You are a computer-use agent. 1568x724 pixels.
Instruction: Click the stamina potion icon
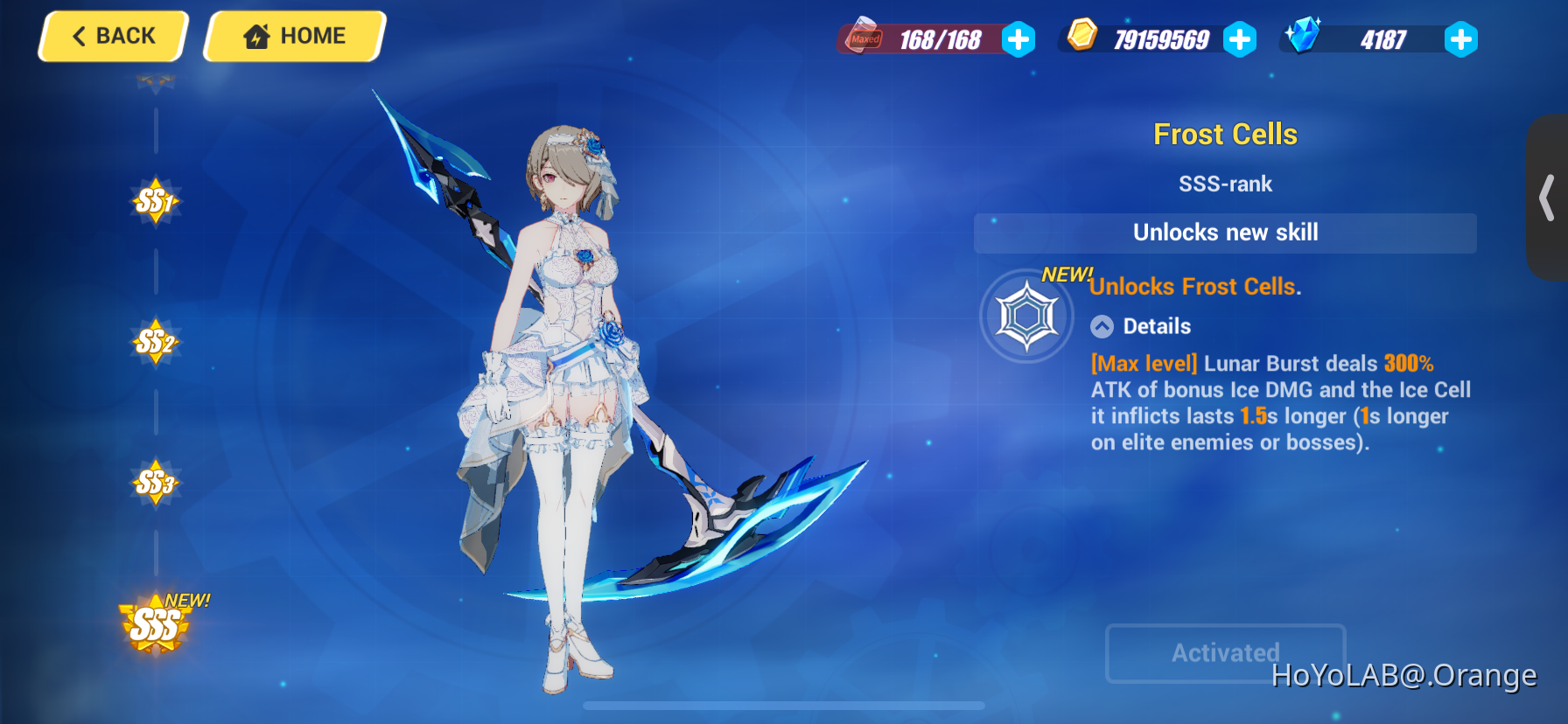(x=862, y=38)
